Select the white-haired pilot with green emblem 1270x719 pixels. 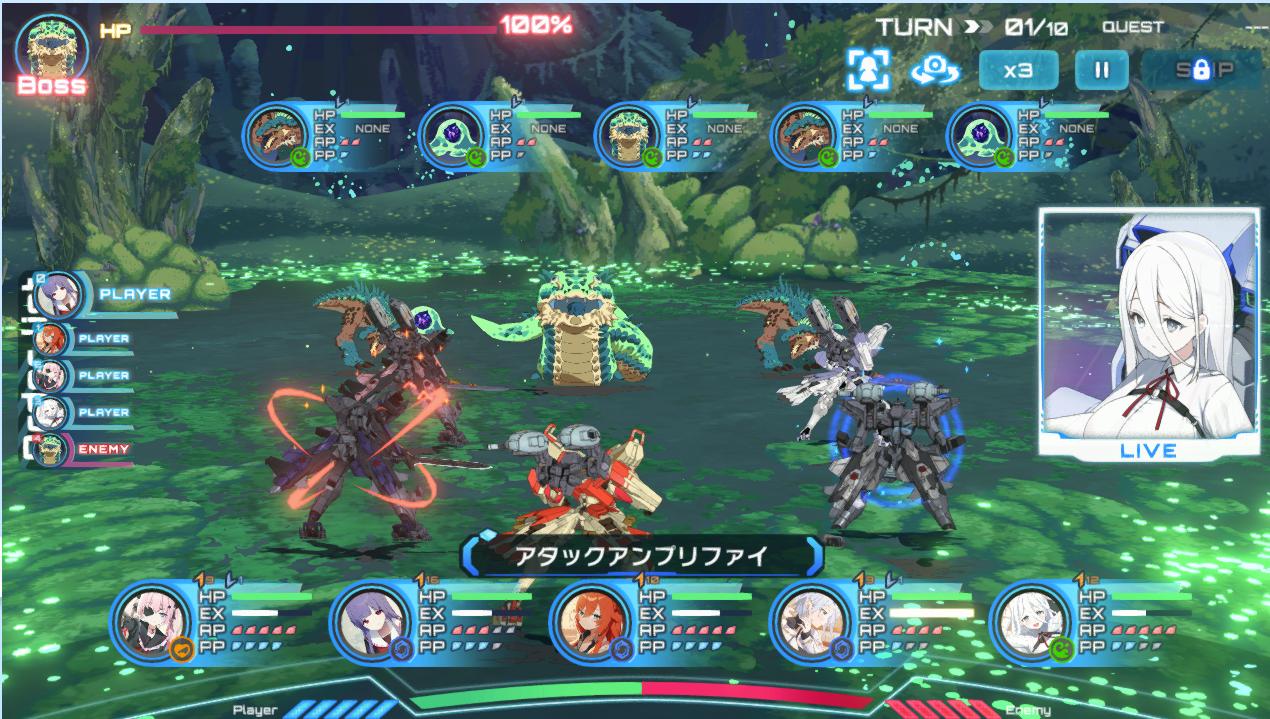pyautogui.click(x=1030, y=622)
